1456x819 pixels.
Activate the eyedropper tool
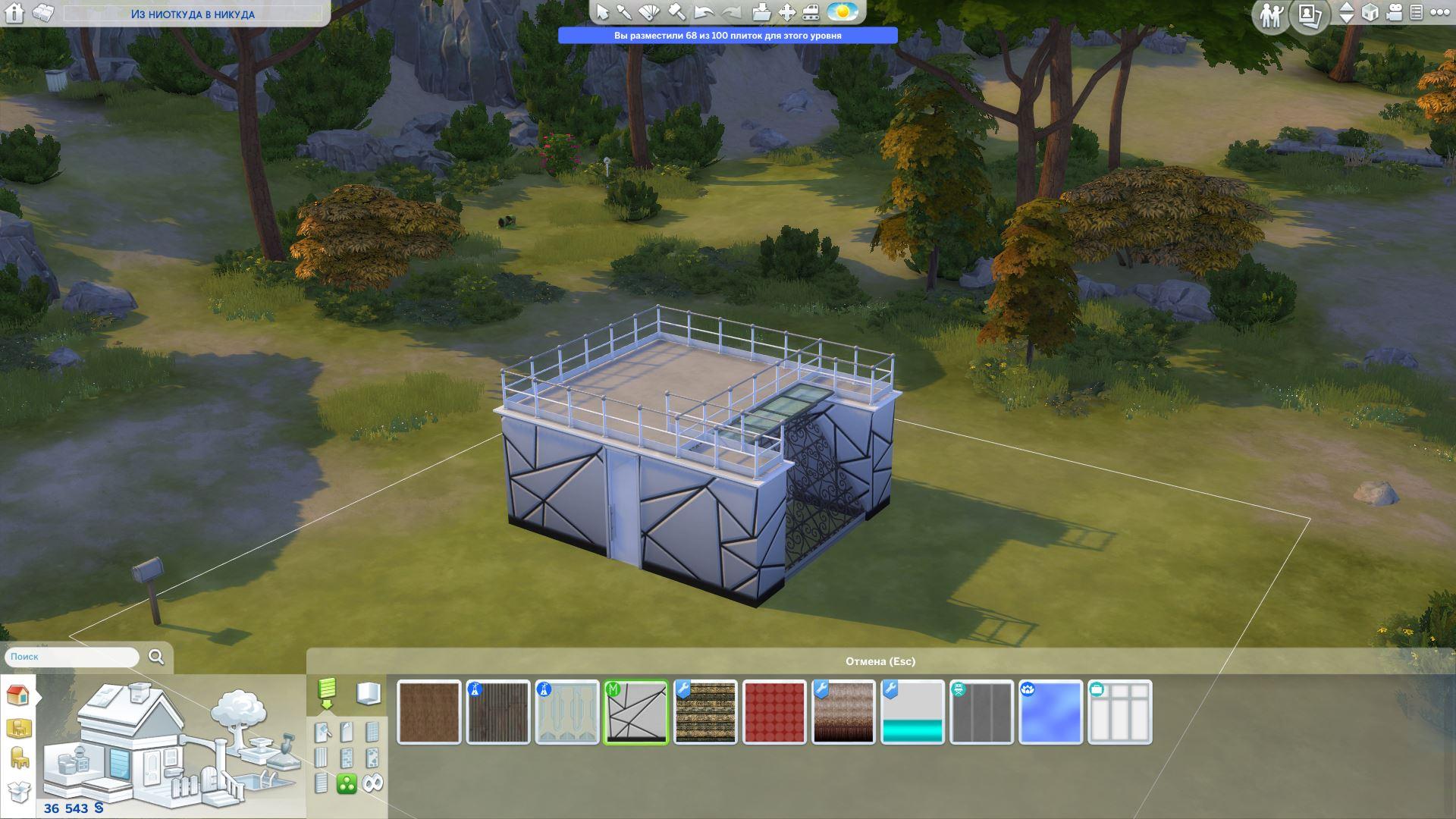click(624, 12)
